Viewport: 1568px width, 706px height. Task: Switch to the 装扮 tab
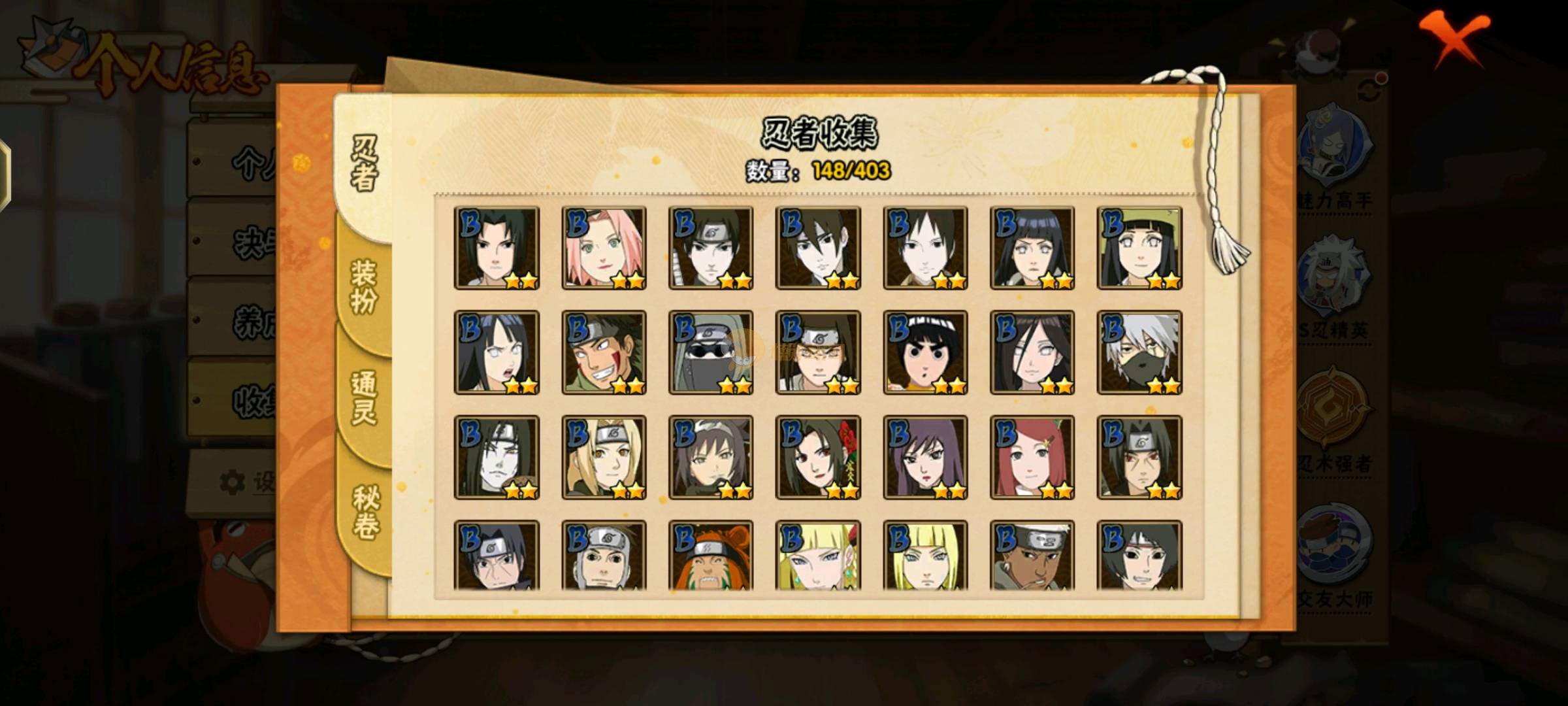364,287
